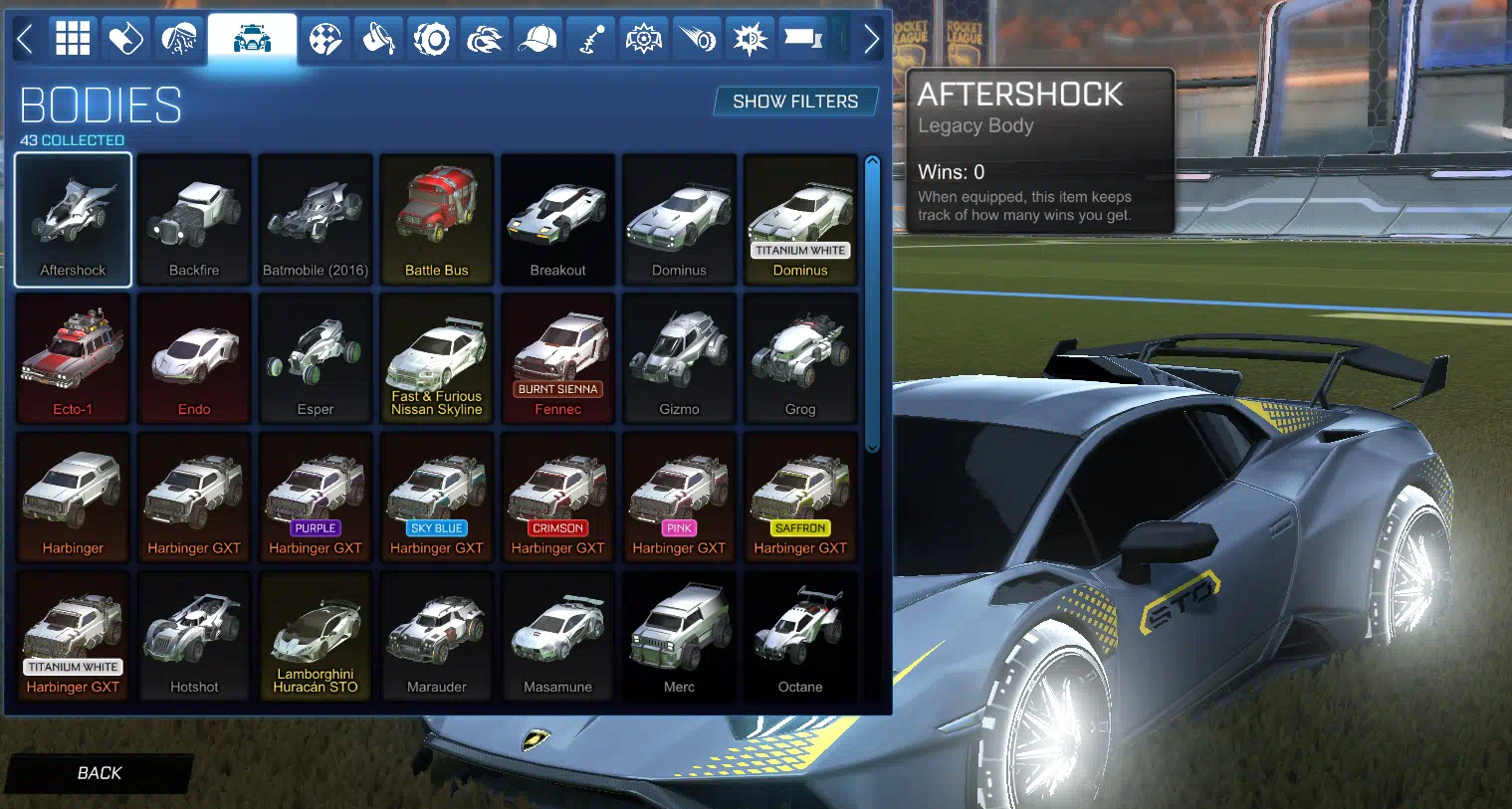Image resolution: width=1512 pixels, height=809 pixels.
Task: Pick the Masamune body
Action: pyautogui.click(x=558, y=637)
